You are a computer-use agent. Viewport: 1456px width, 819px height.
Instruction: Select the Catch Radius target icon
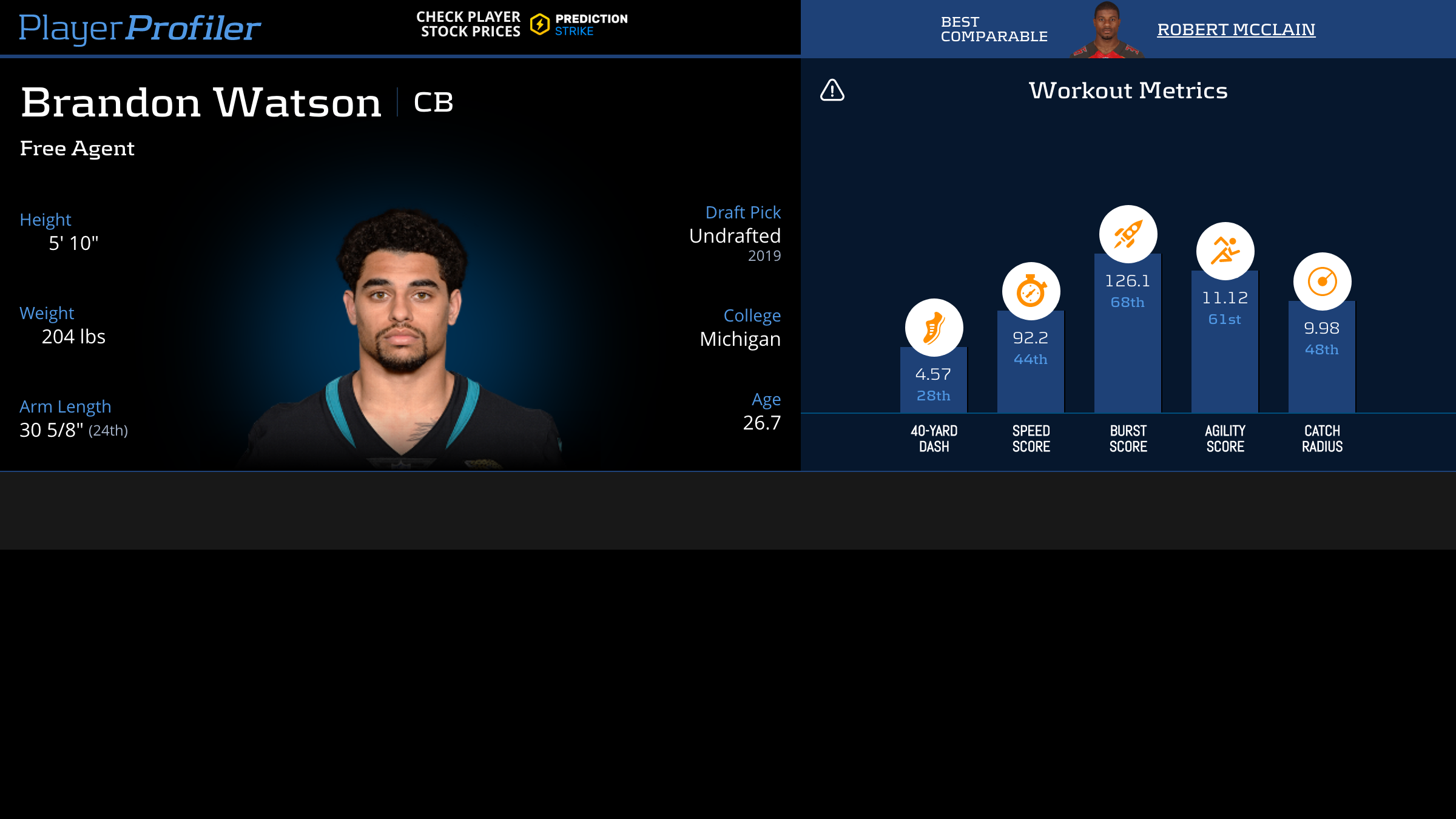1322,281
